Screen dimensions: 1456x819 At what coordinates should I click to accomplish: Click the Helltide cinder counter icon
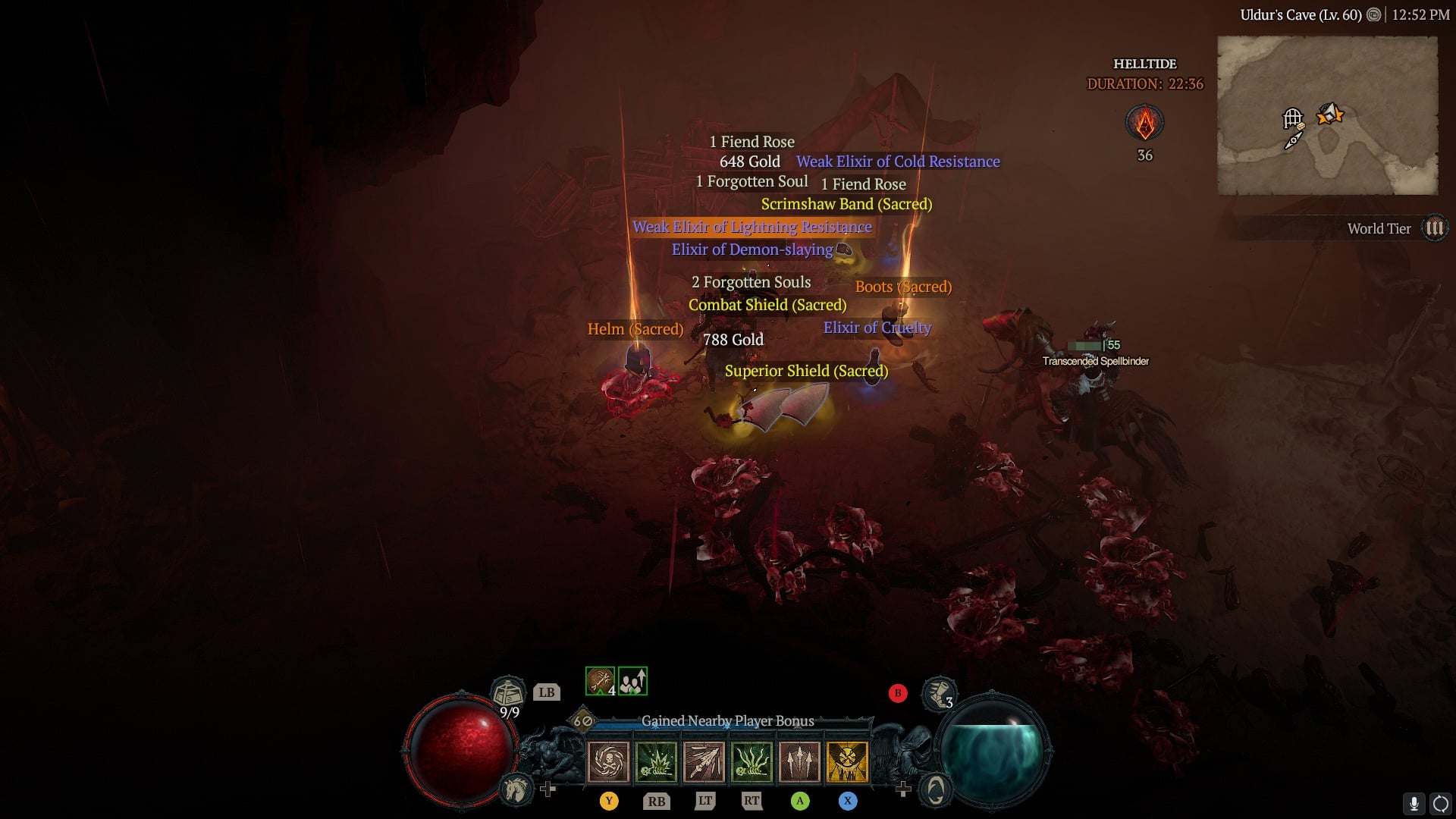pyautogui.click(x=1144, y=123)
